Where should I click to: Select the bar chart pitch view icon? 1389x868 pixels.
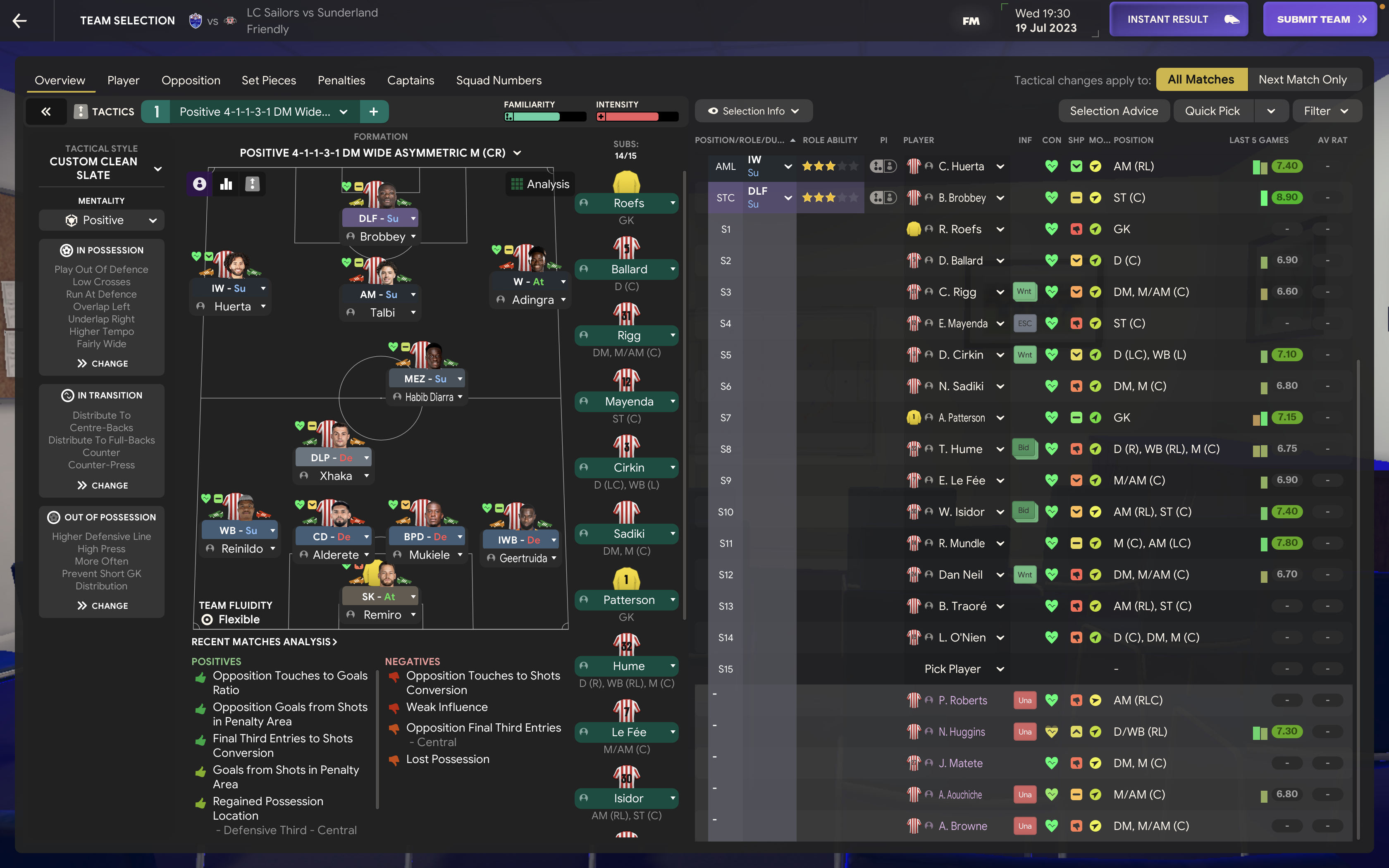tap(226, 184)
